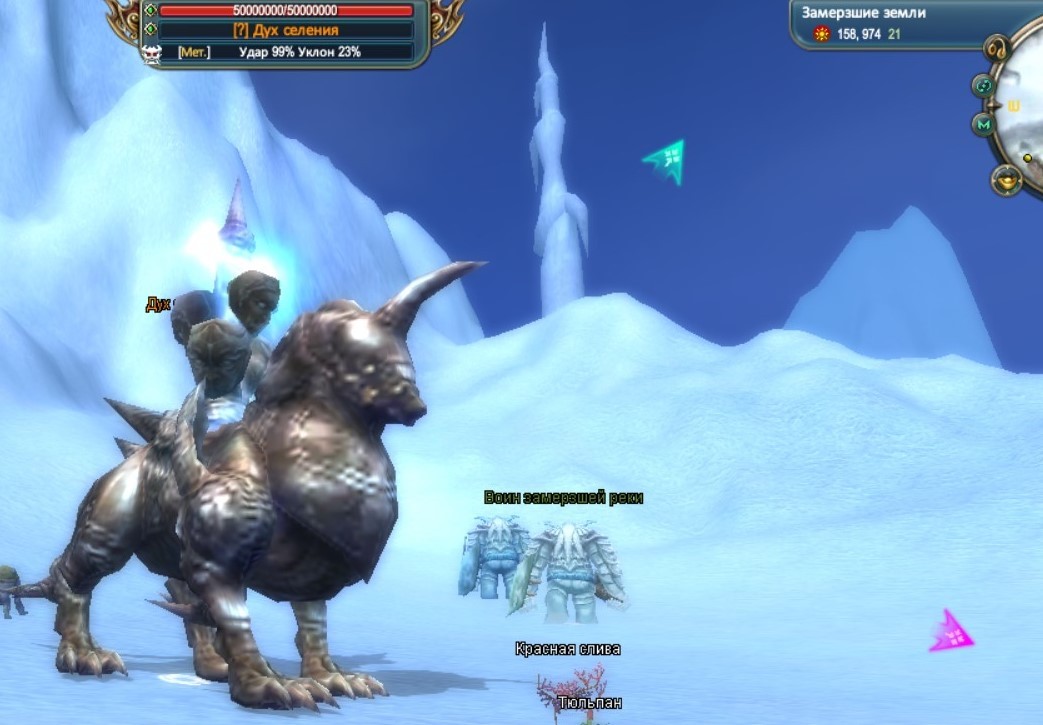1043x725 pixels.
Task: Open the world map with the M button
Action: tap(984, 124)
